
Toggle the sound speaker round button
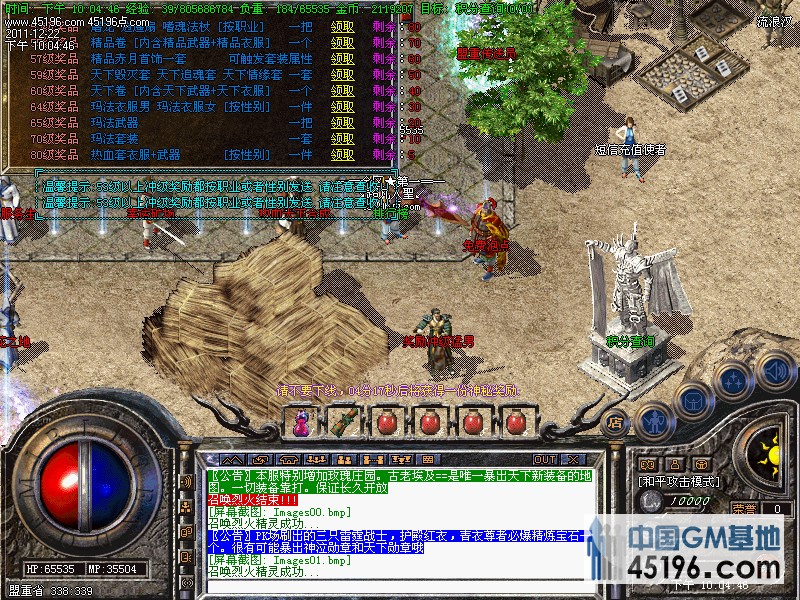coord(774,368)
